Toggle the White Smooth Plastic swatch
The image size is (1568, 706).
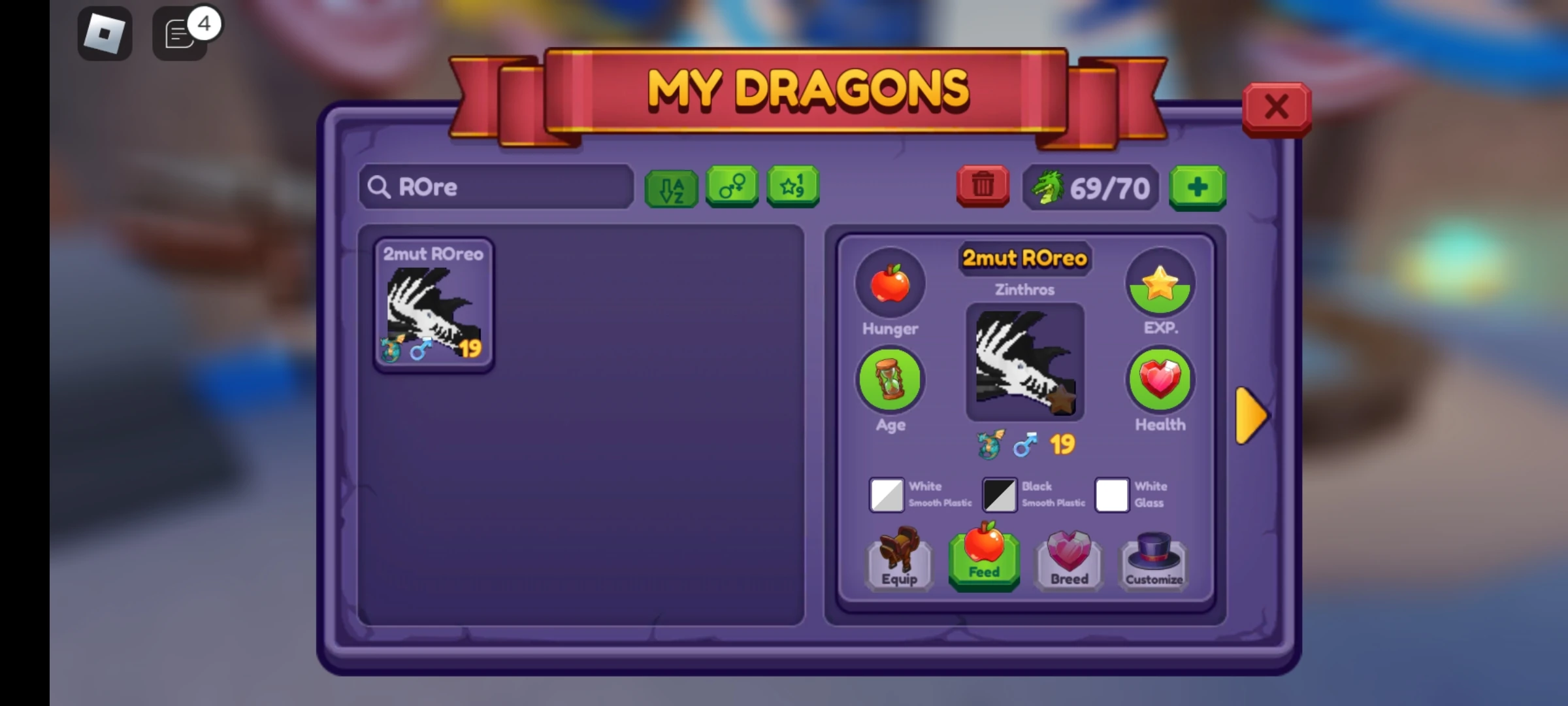886,495
